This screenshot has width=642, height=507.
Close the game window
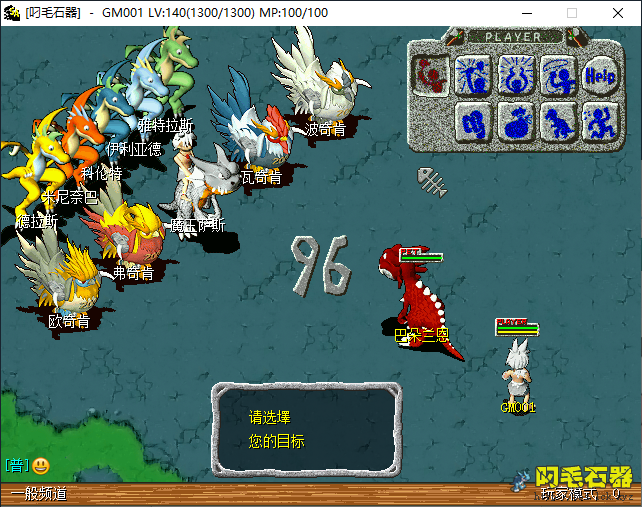click(x=618, y=13)
